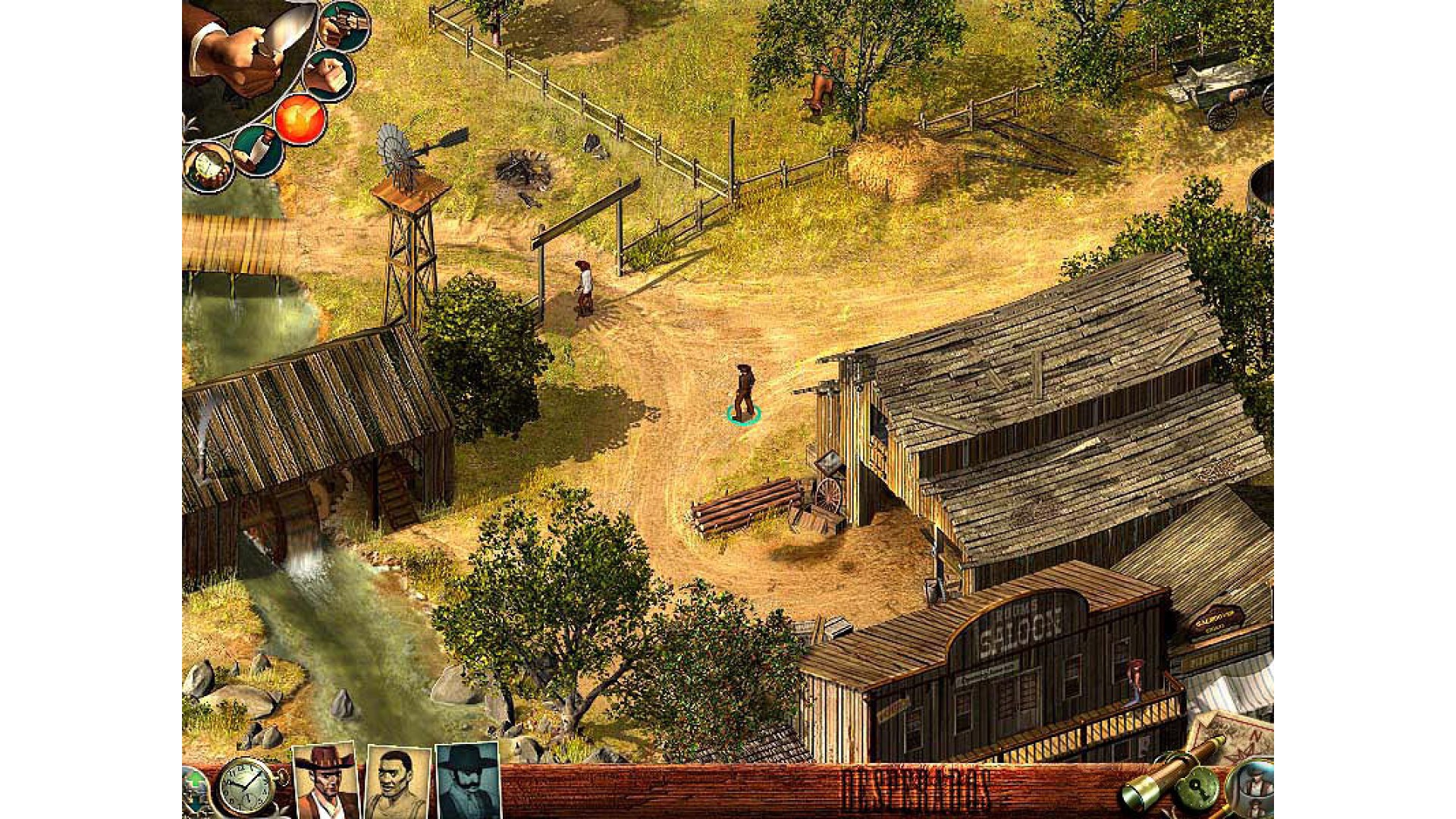Image resolution: width=1456 pixels, height=819 pixels.
Task: Activate the knife throw ability icon
Action: pyautogui.click(x=257, y=151)
